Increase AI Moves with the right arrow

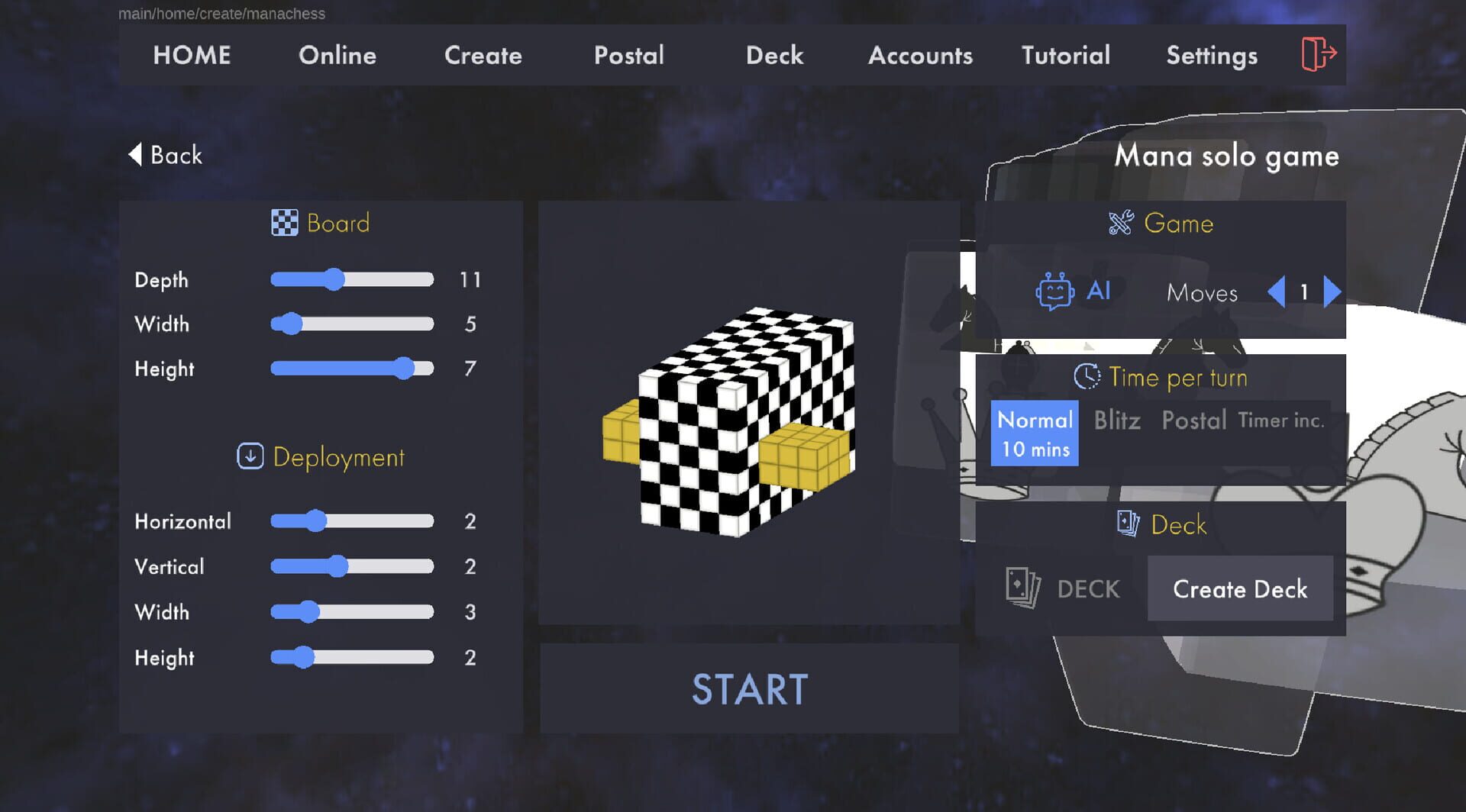coord(1332,291)
